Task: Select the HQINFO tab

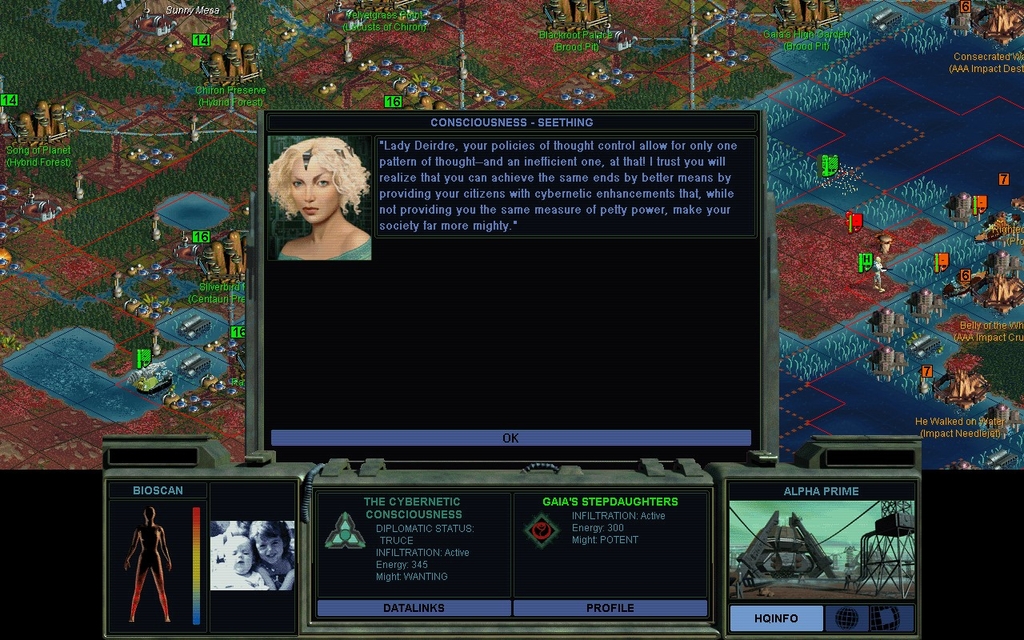Action: [x=775, y=618]
